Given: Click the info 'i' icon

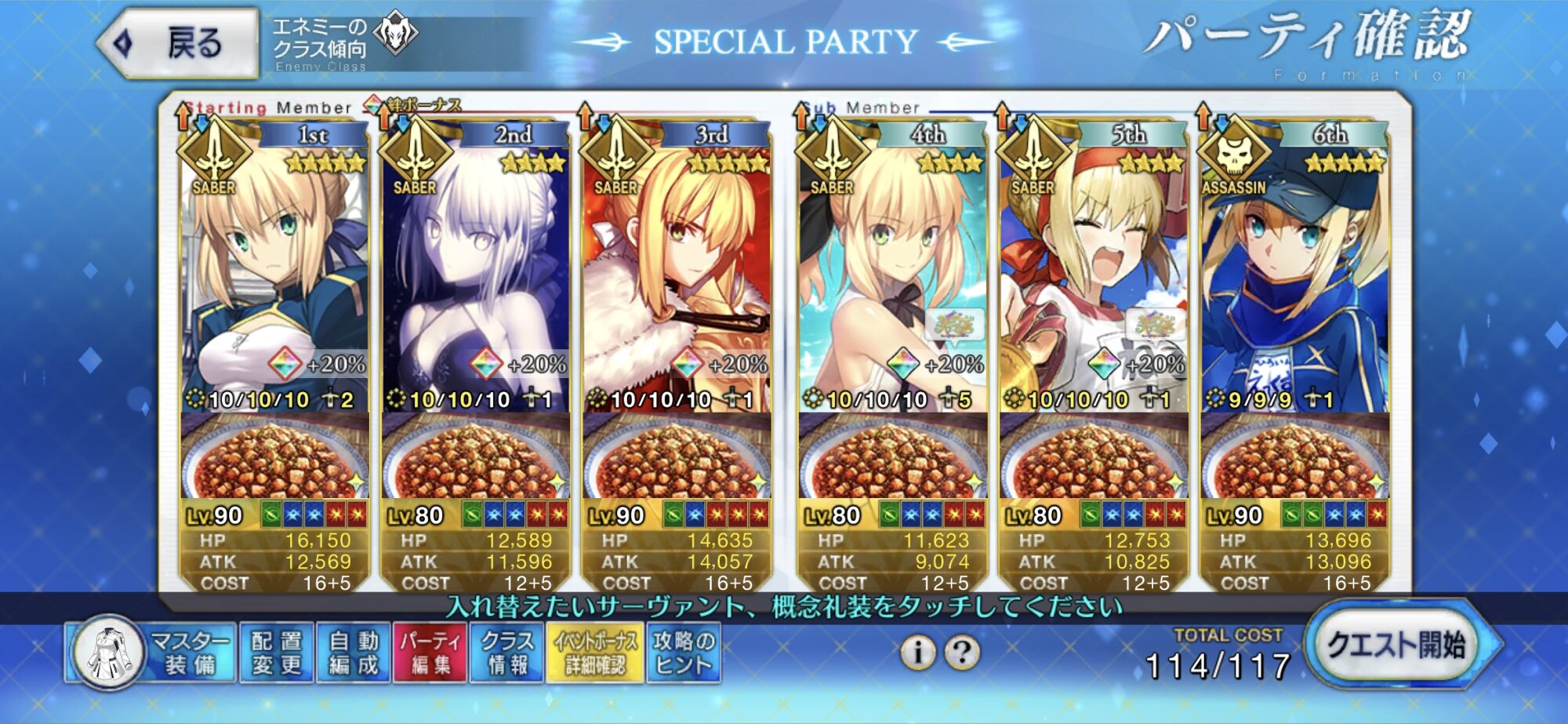Looking at the screenshot, I should click(917, 652).
